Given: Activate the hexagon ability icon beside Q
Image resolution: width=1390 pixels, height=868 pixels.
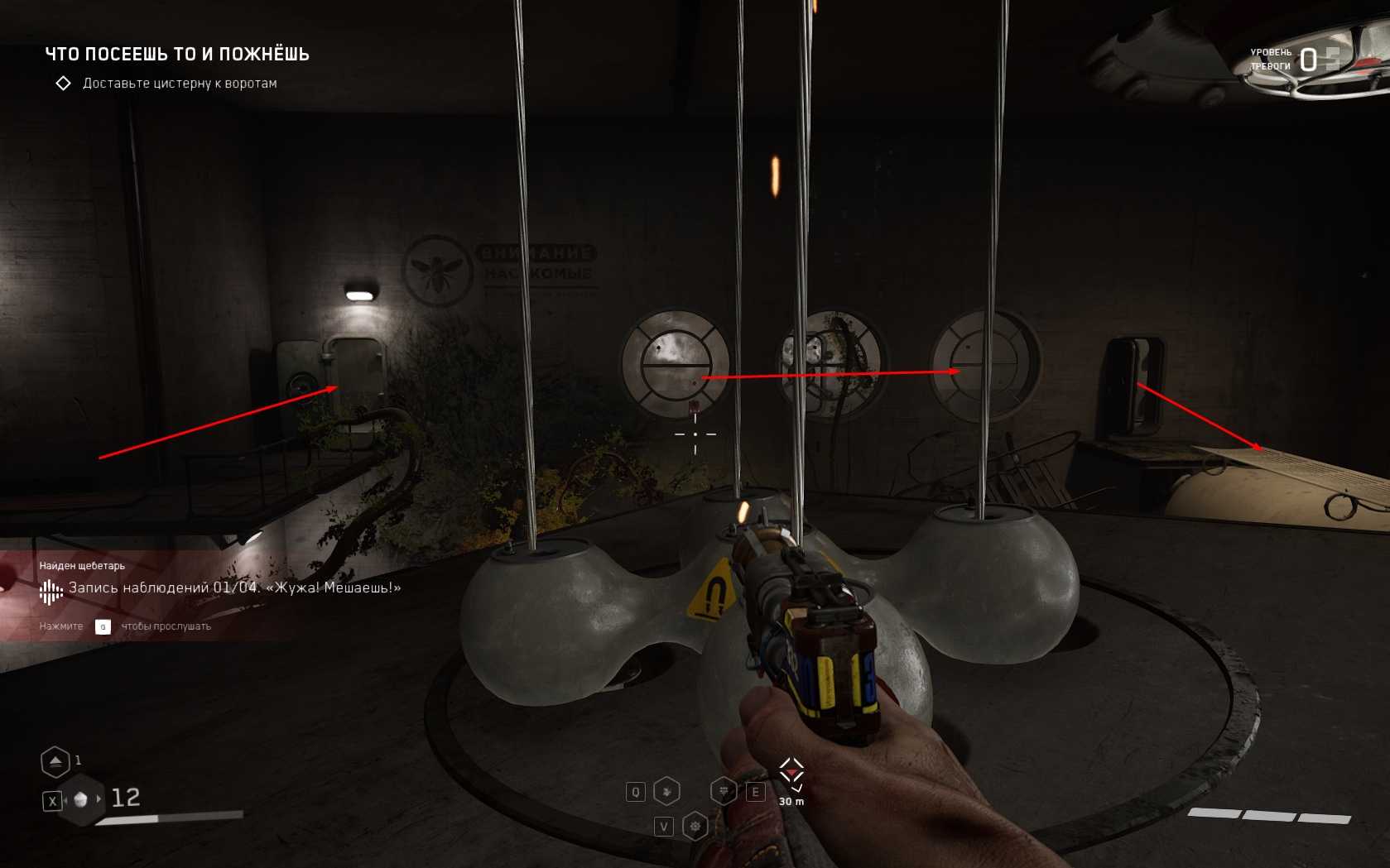Looking at the screenshot, I should click(666, 792).
